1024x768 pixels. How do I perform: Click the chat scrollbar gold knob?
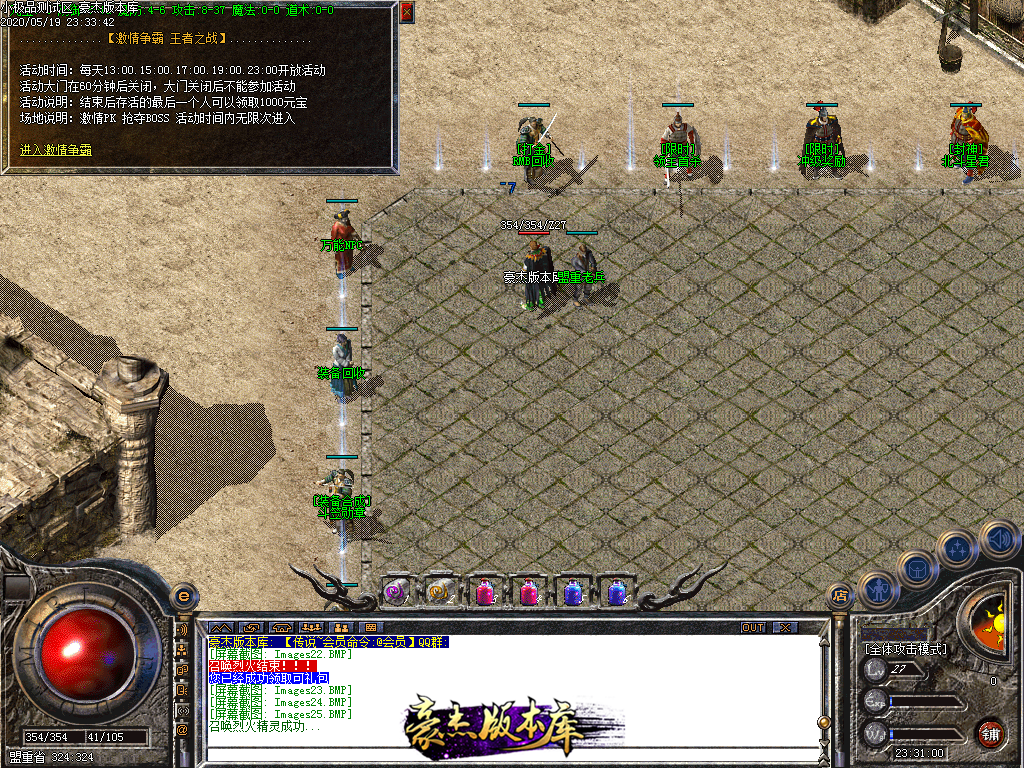[824, 722]
